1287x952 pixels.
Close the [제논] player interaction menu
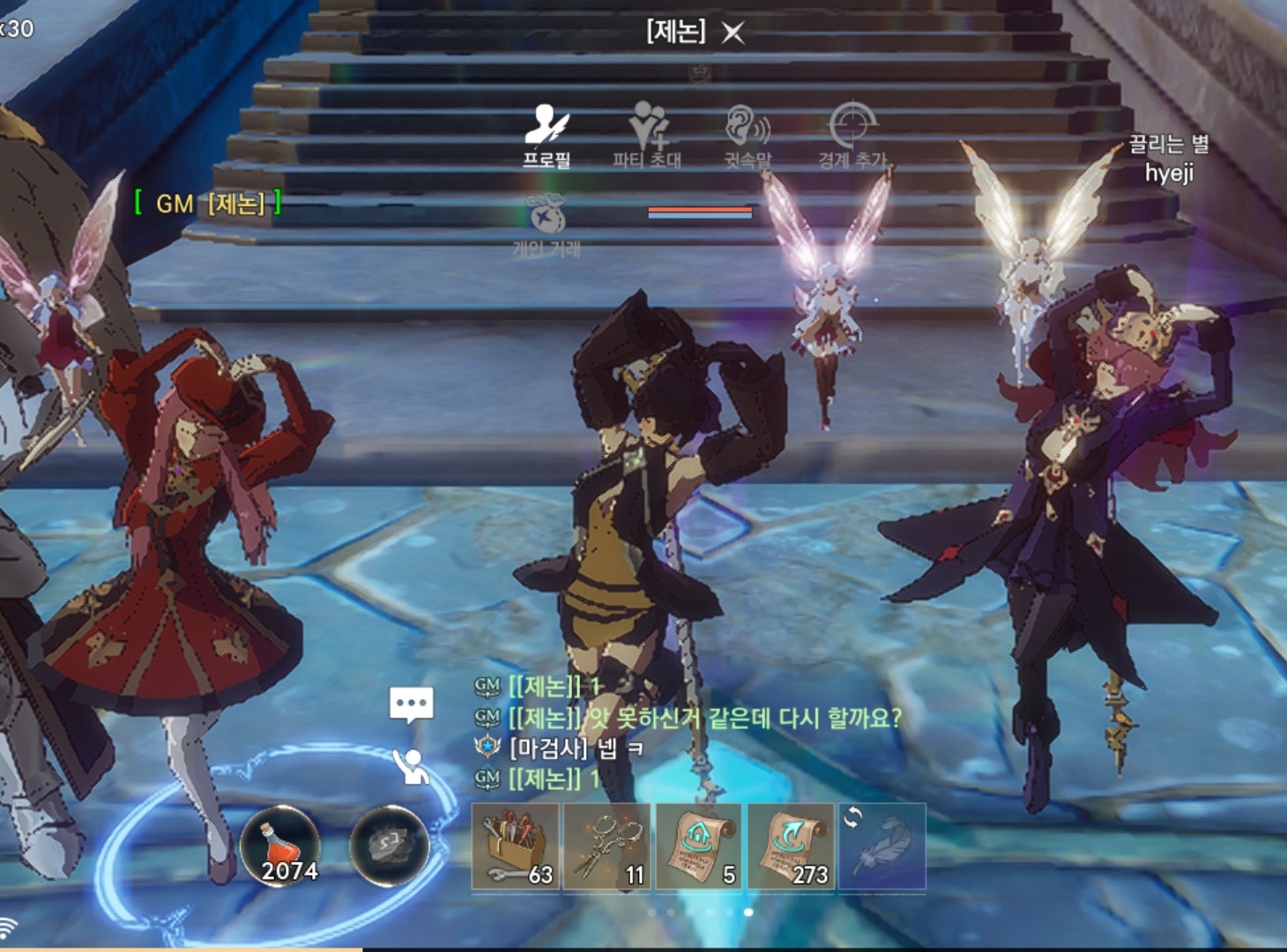pos(733,33)
